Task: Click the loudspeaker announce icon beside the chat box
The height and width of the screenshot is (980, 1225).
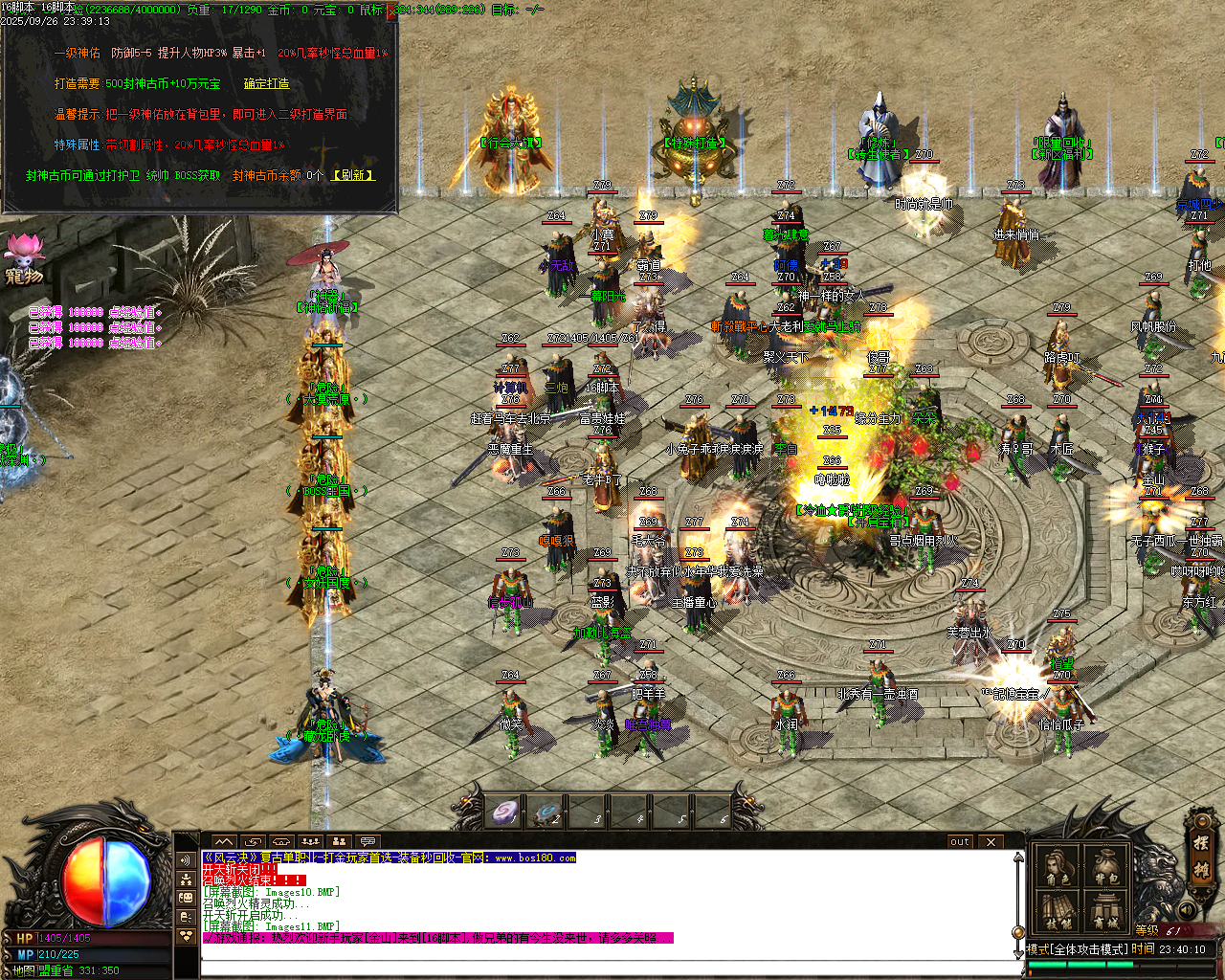Action: pos(187,858)
